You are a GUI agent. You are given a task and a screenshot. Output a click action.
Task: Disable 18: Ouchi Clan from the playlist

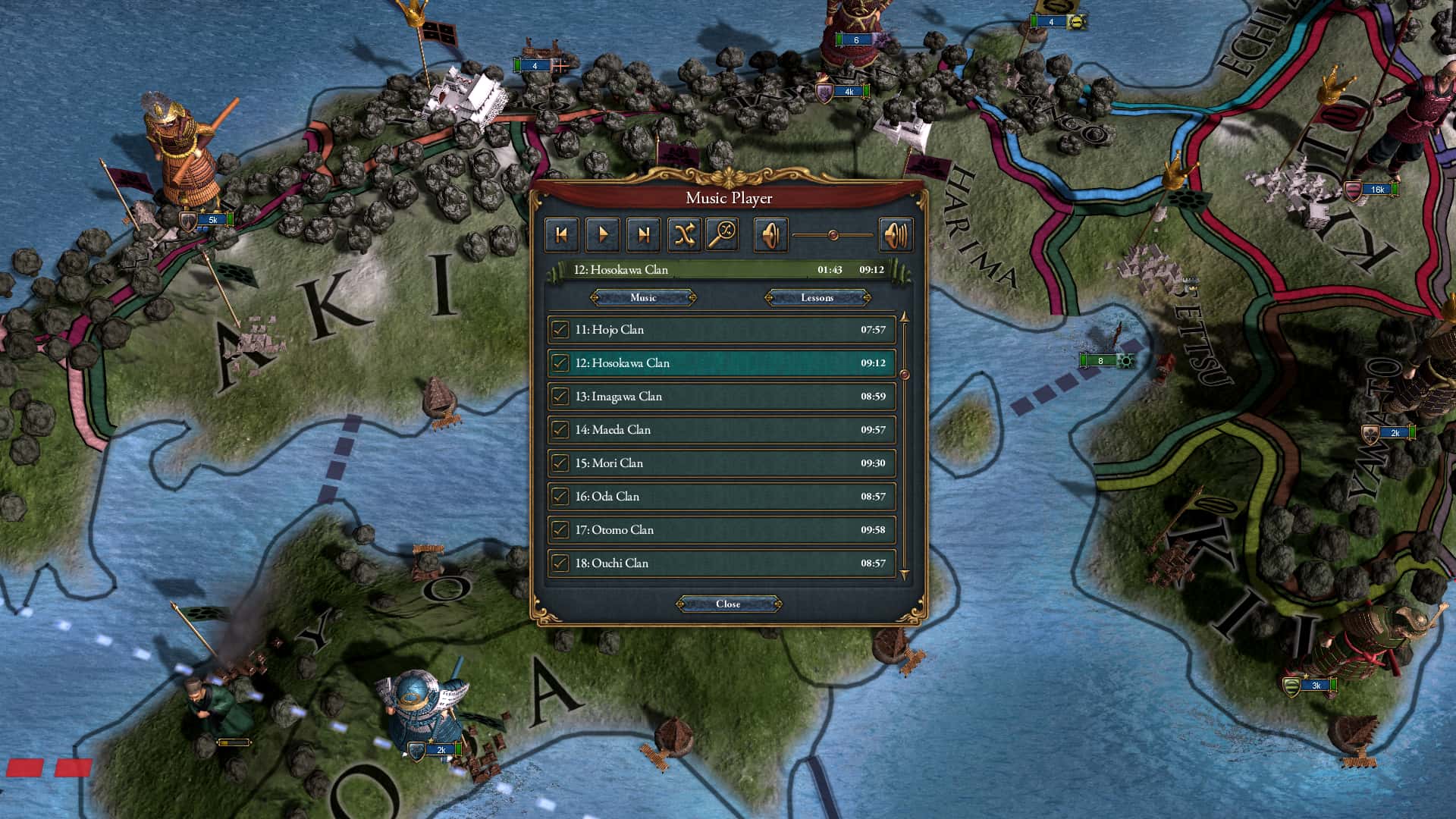point(560,563)
